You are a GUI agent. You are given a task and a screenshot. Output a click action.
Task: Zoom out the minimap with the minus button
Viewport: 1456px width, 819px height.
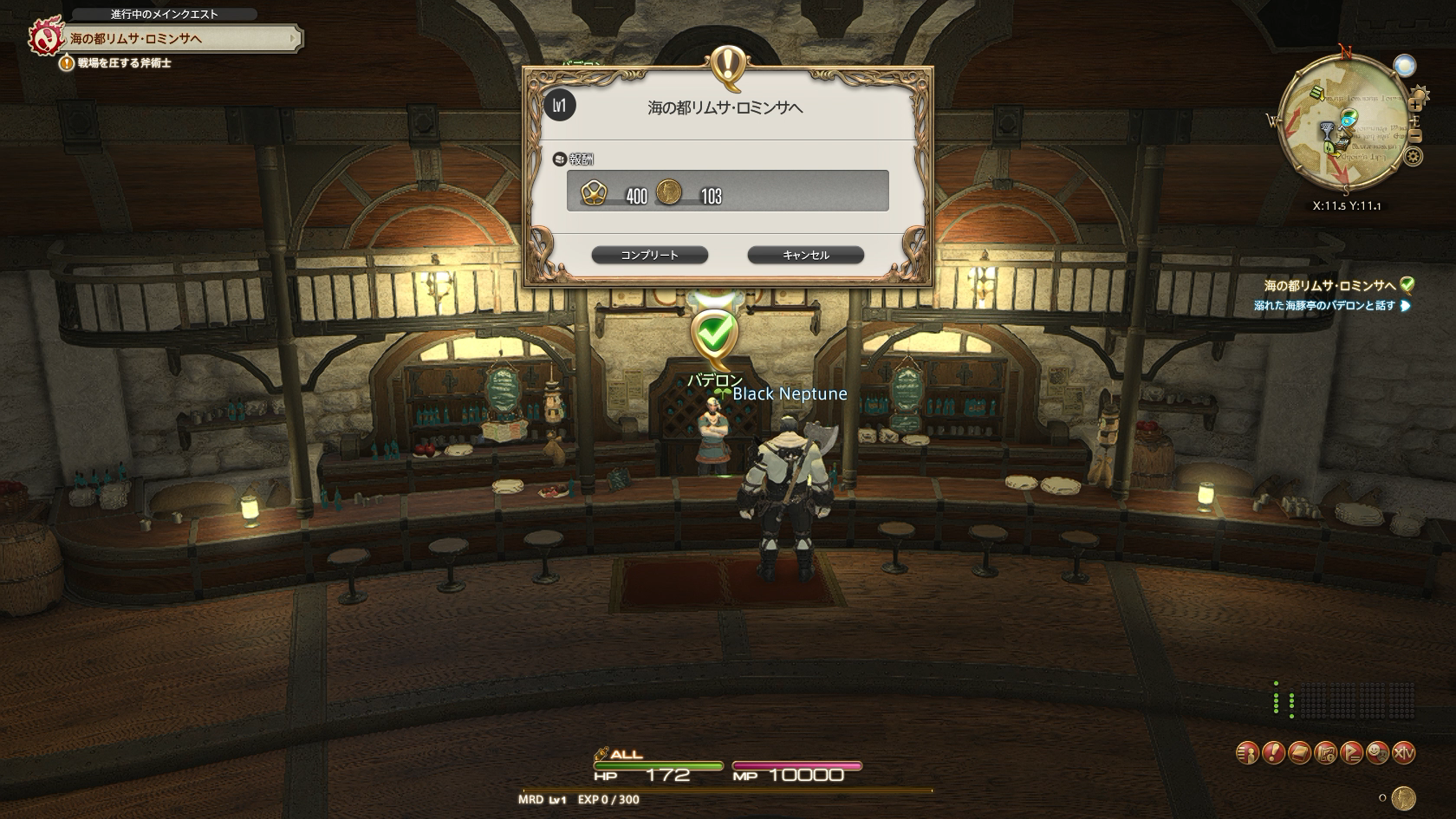pos(1415,135)
